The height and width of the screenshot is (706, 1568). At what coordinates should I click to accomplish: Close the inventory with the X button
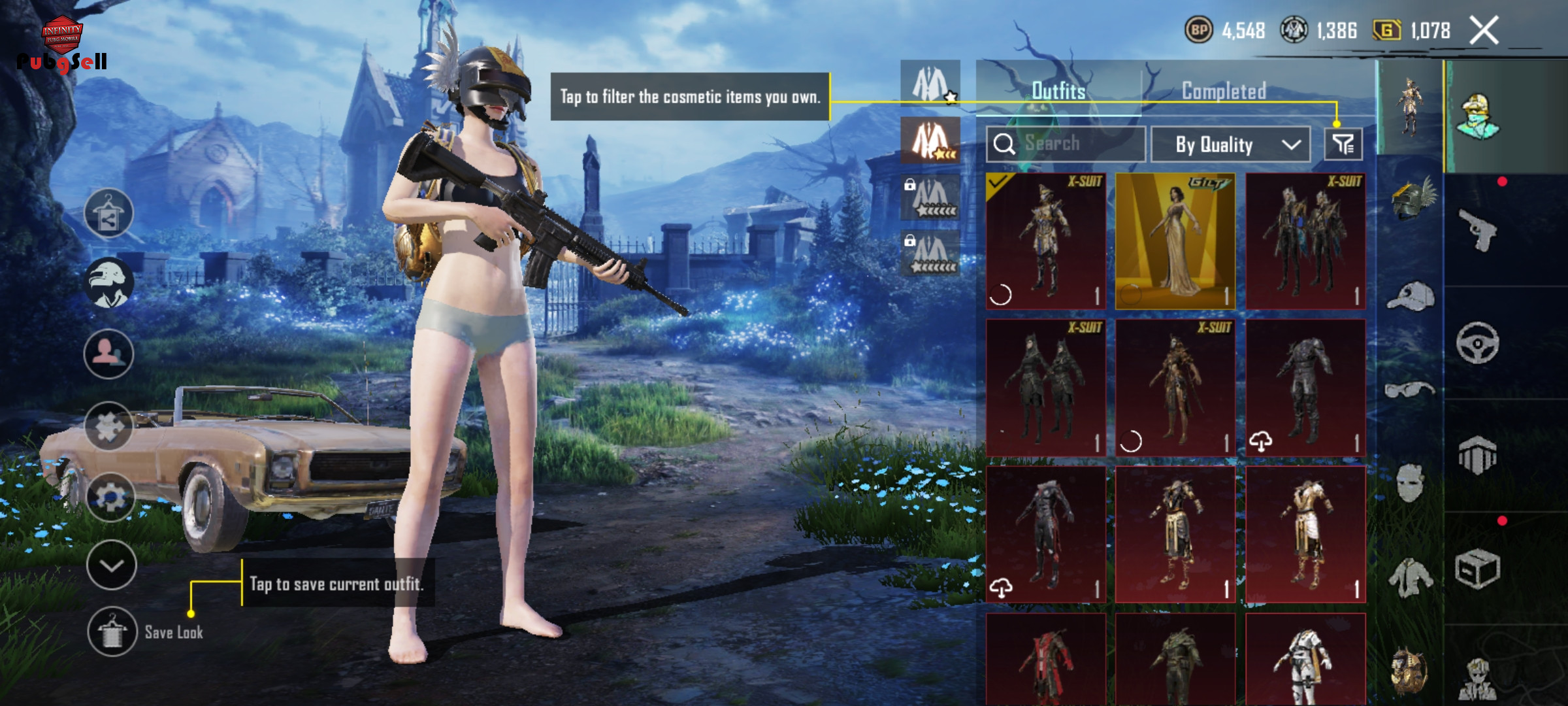(1484, 31)
